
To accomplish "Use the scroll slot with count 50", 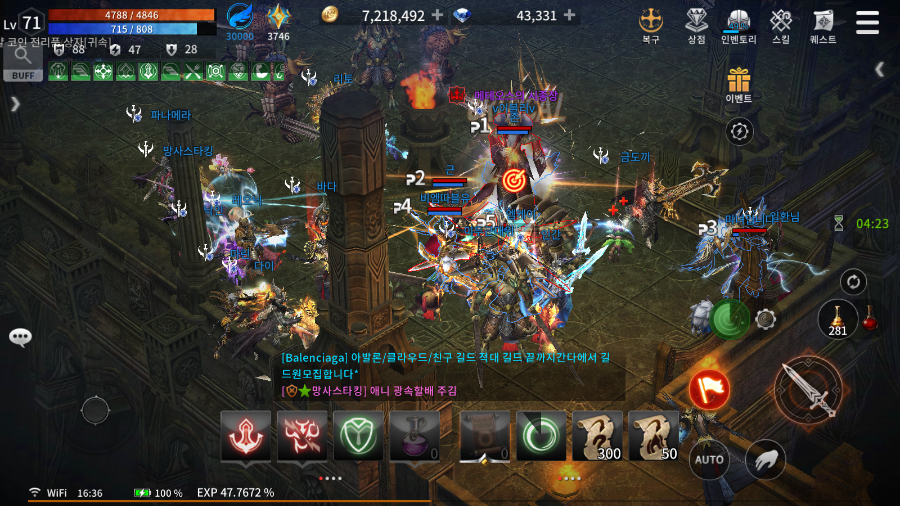I will tap(654, 436).
